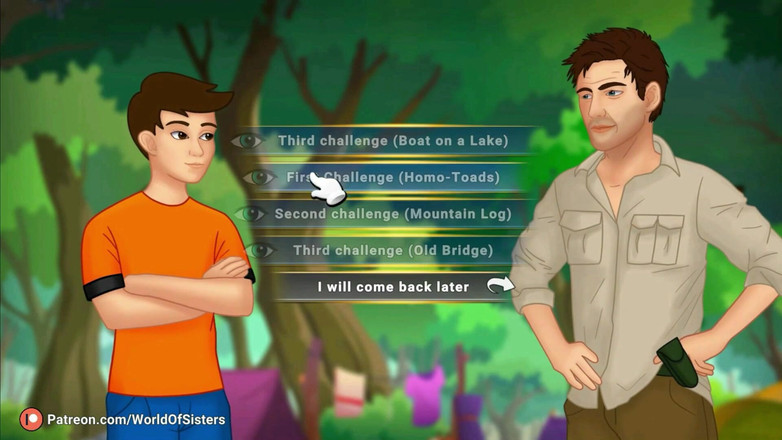
Task: Select "I will come back later"
Action: click(392, 287)
